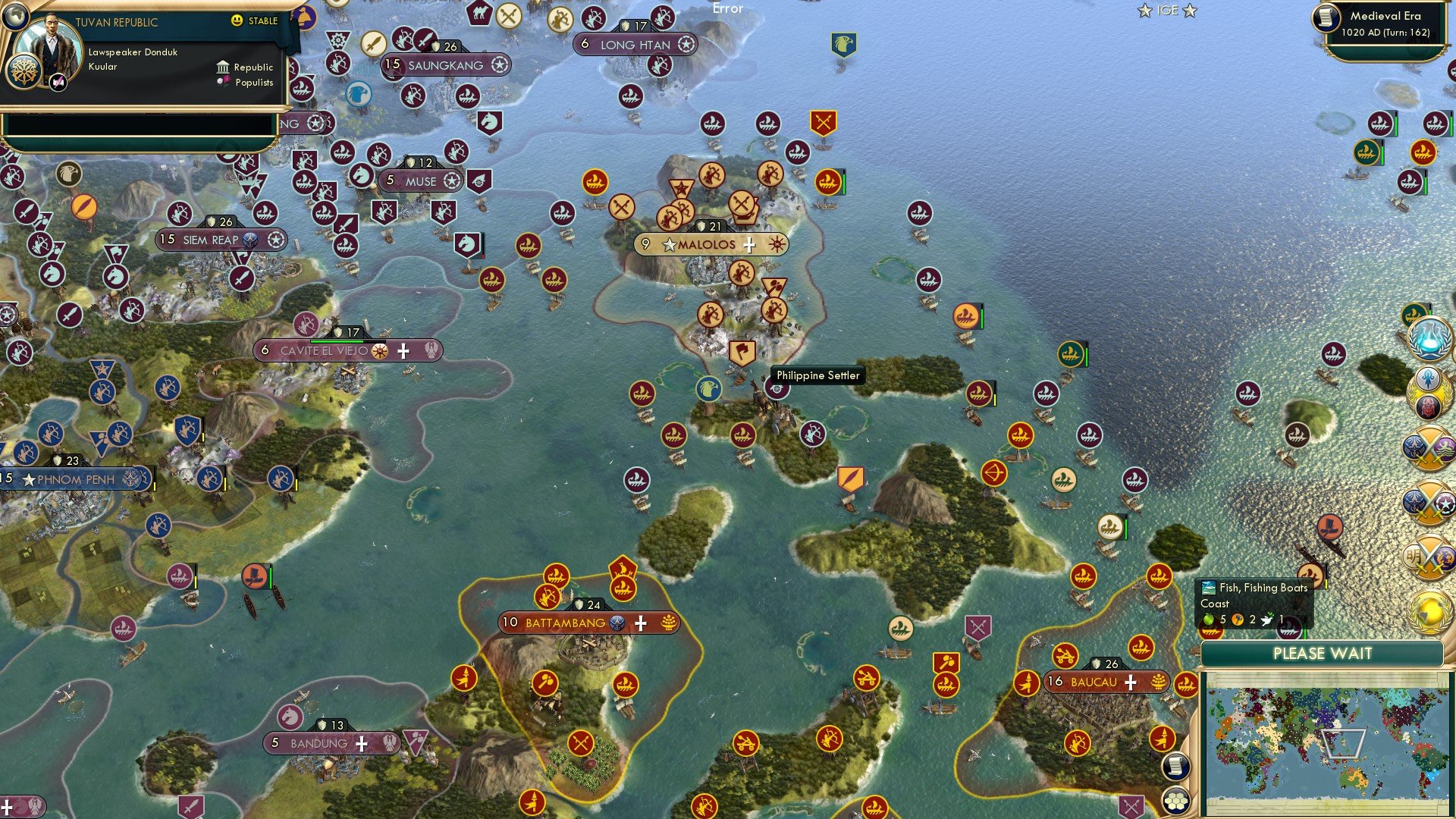Click the food focus icon on Baucau banner
Screen dimensions: 1456x819
1158,681
